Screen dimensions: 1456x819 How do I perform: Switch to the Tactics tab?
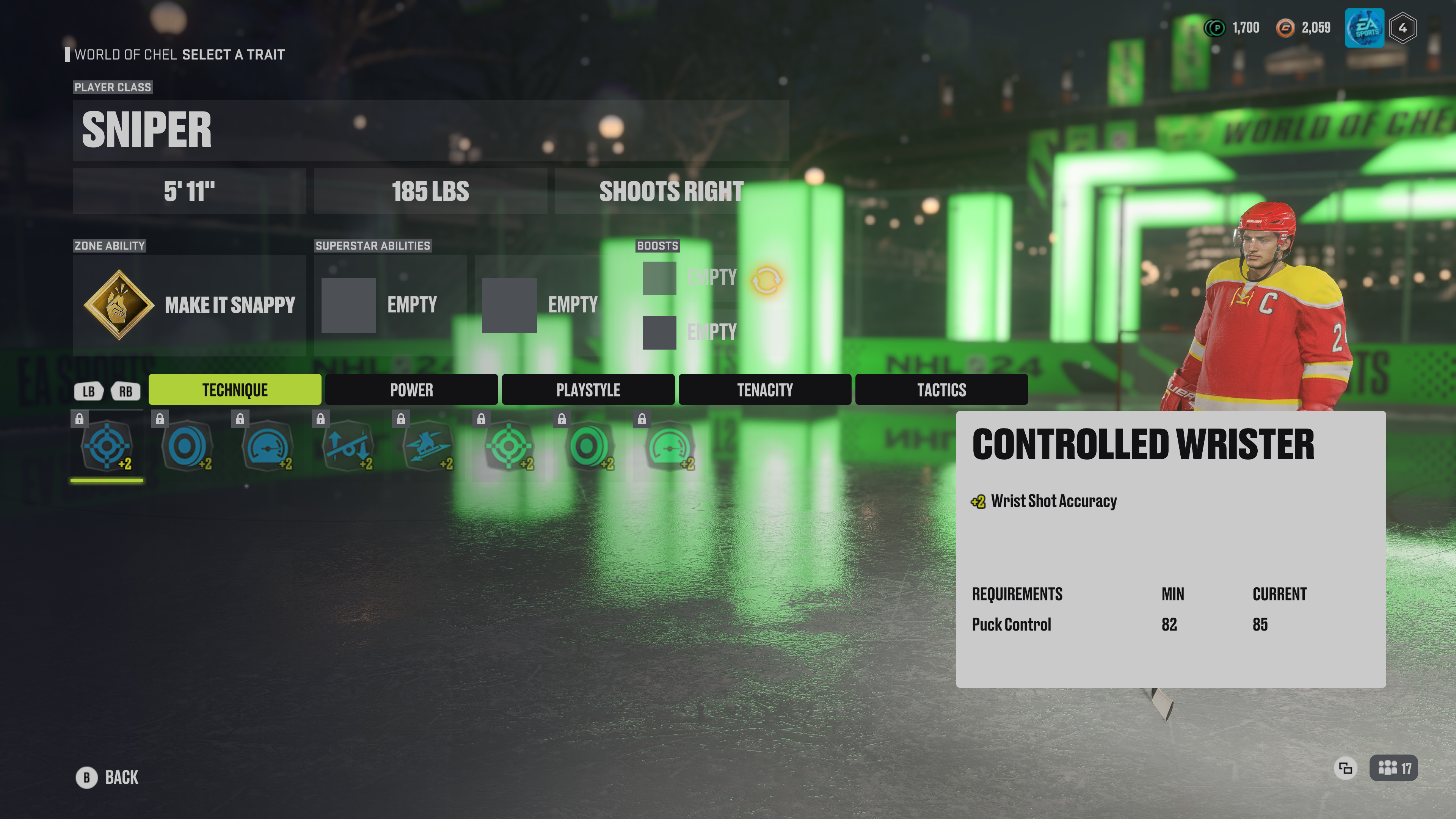point(941,389)
